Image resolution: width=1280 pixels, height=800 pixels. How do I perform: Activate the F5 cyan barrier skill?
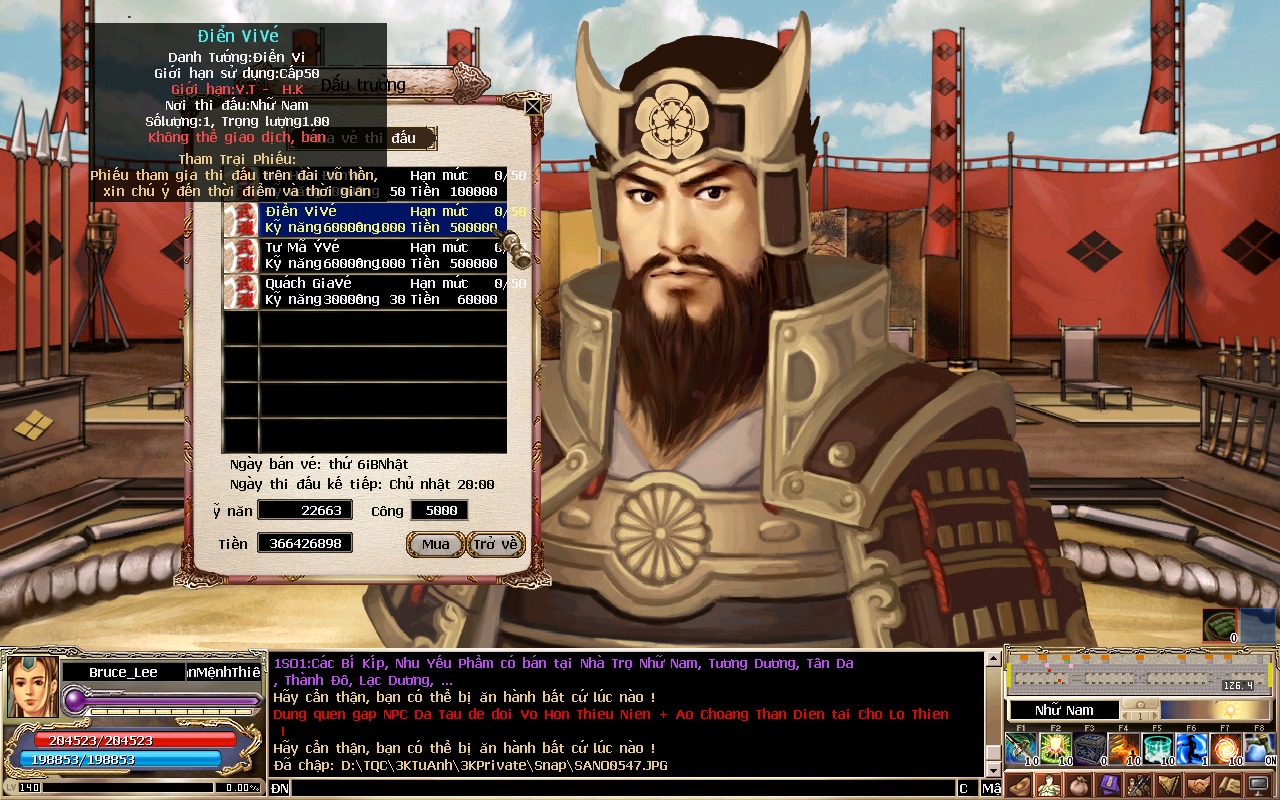[x=1158, y=748]
